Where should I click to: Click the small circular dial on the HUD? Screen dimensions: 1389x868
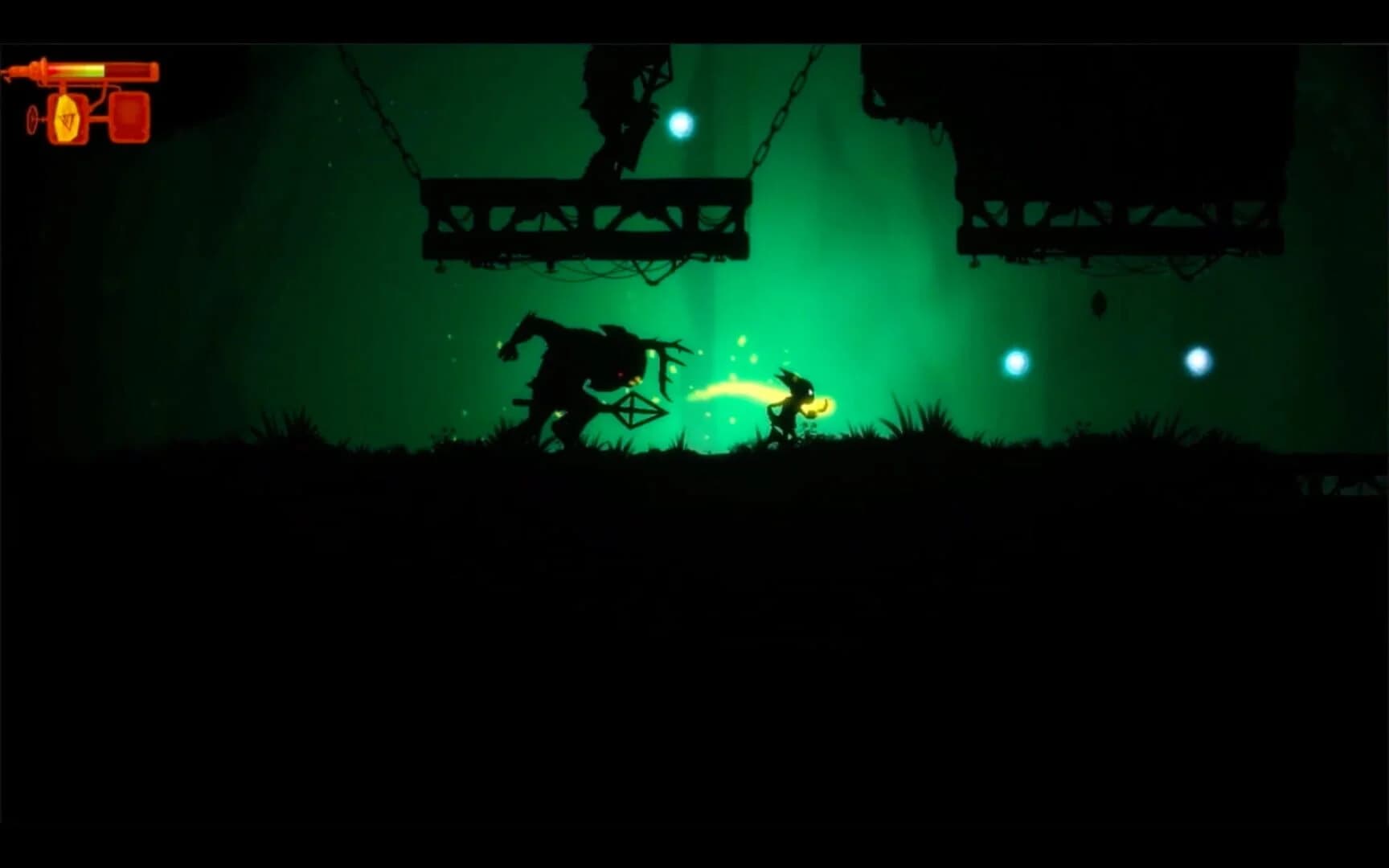pyautogui.click(x=32, y=118)
